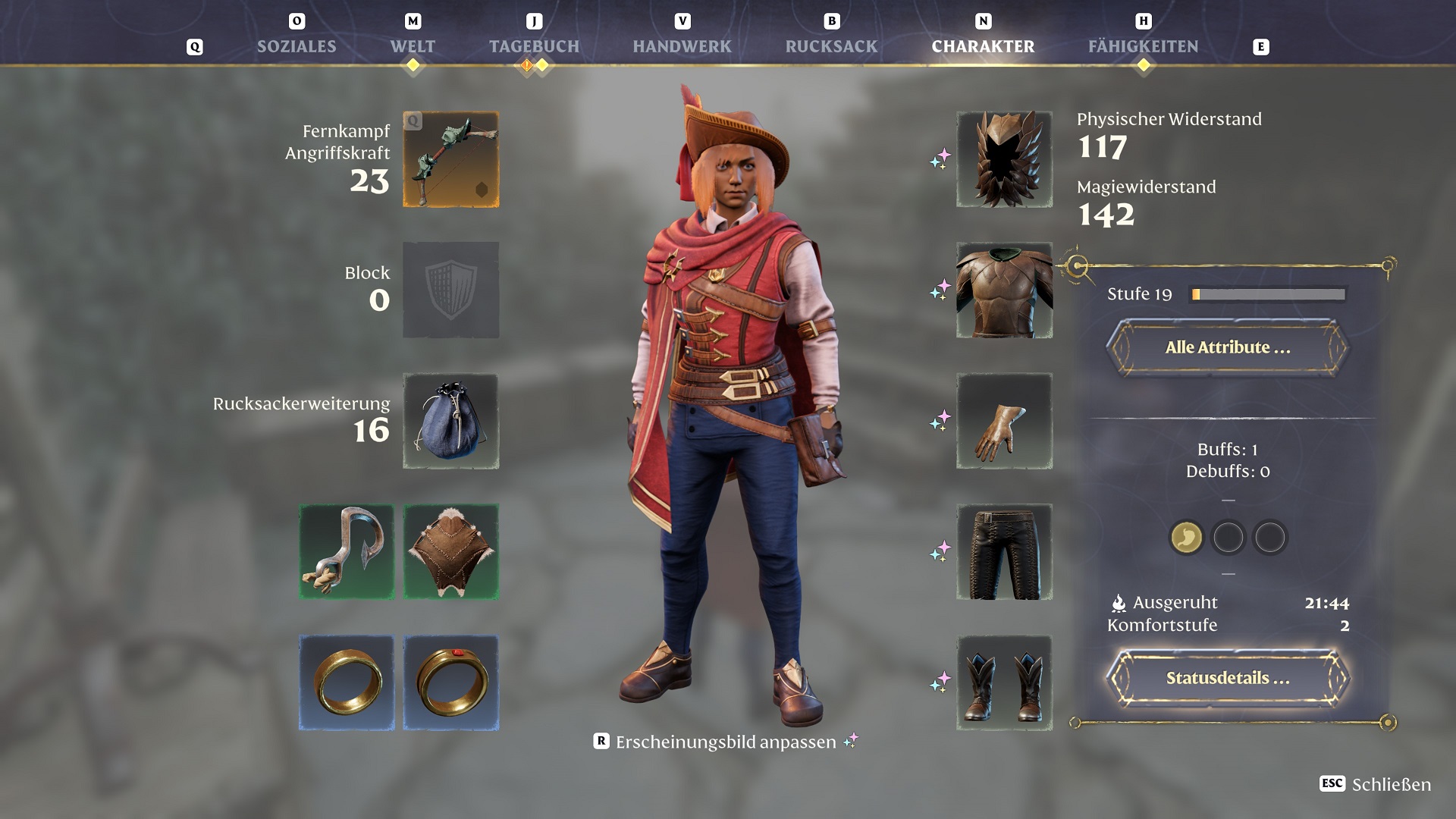
Task: Switch to the Soziales tab
Action: pos(297,46)
